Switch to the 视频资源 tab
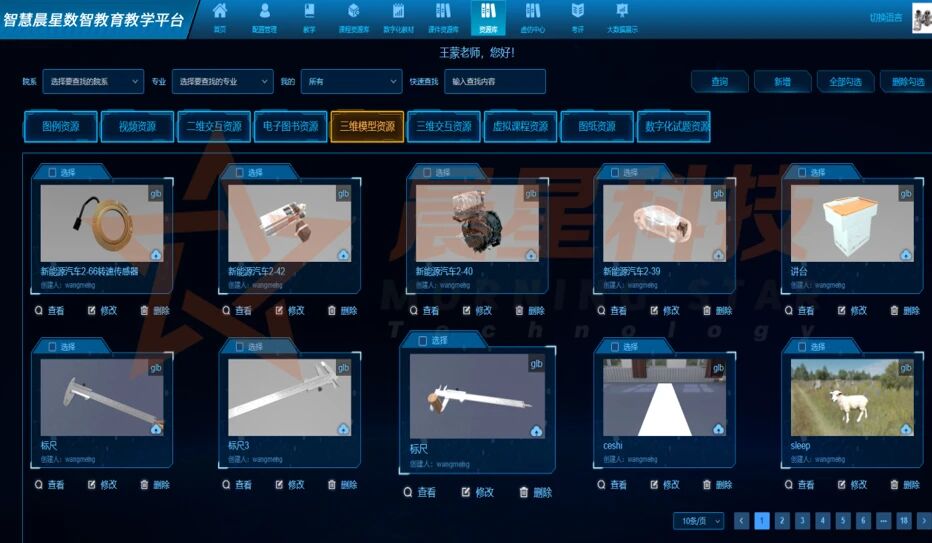The height and width of the screenshot is (543, 932). 137,127
